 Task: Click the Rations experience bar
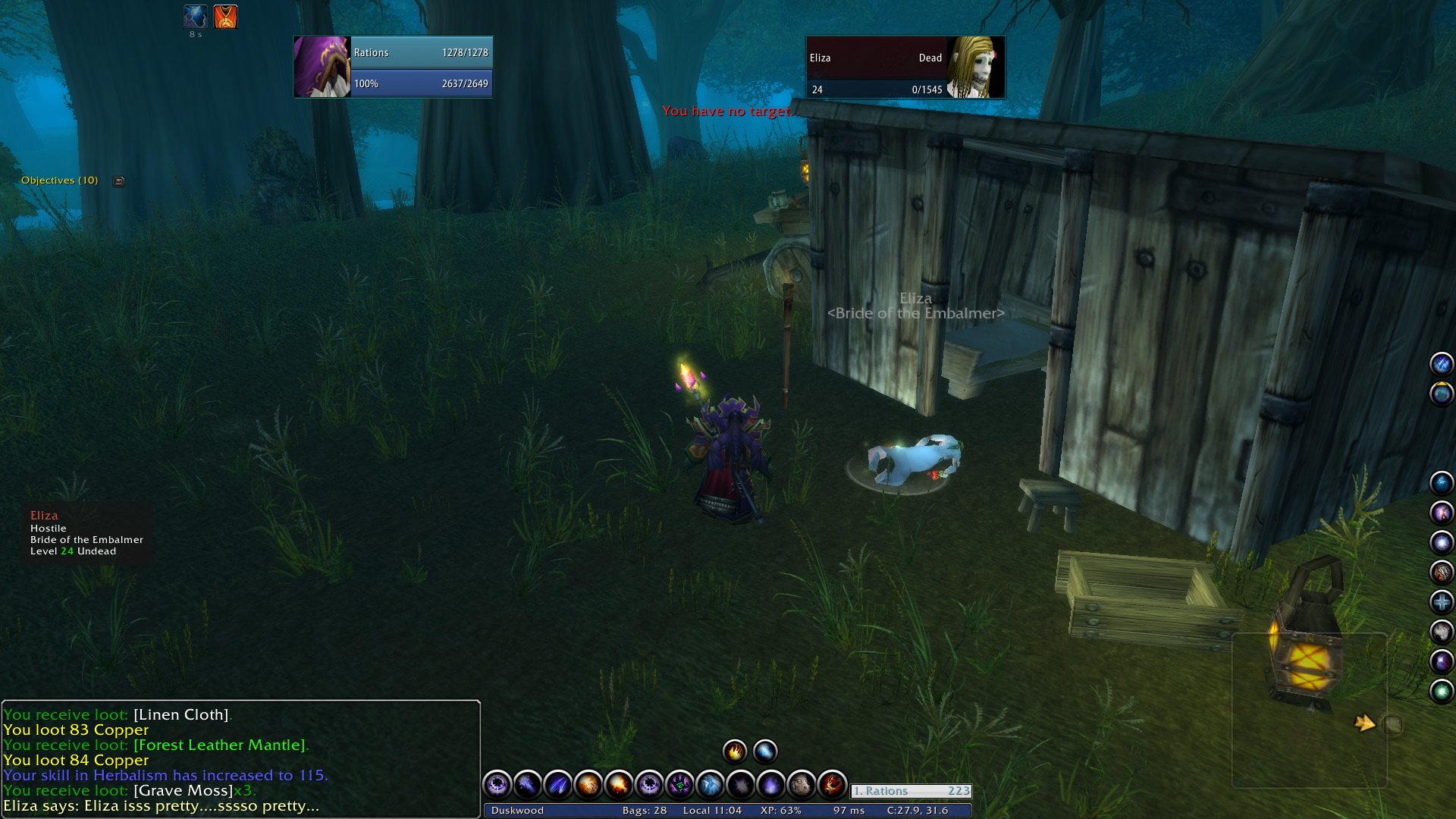pos(911,791)
